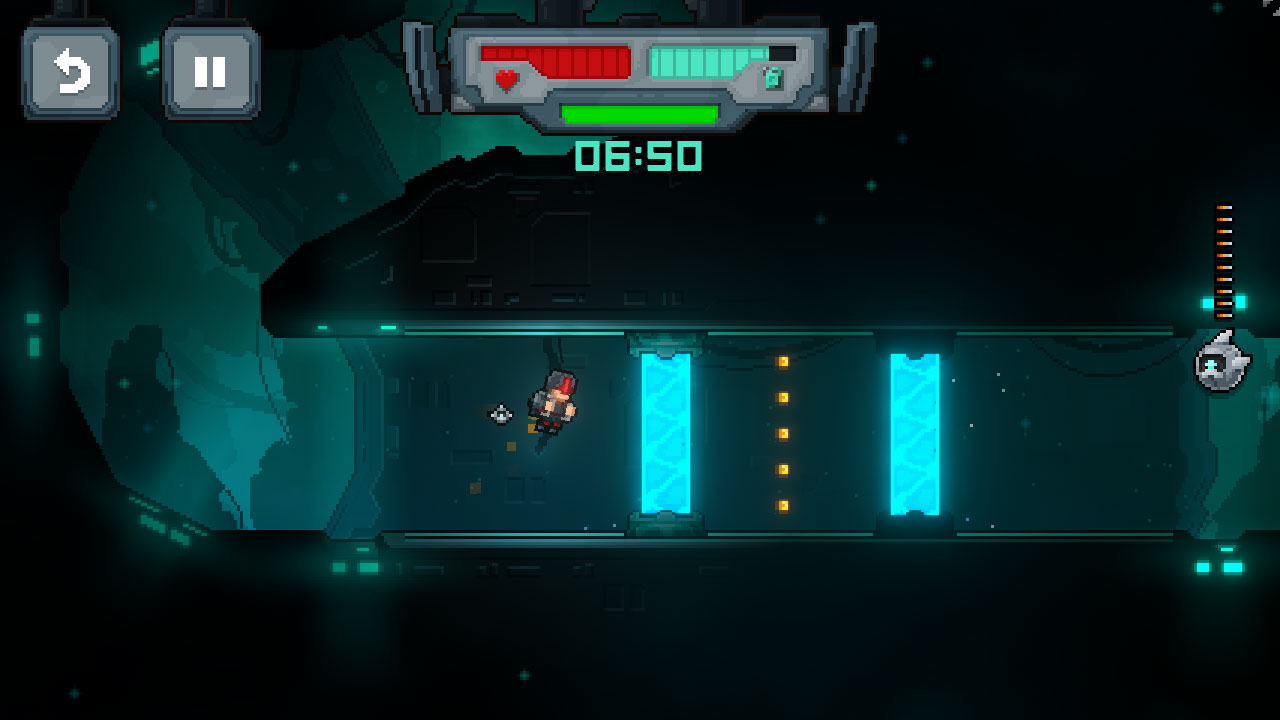The image size is (1280, 720).
Task: Tap the hanging drone enemy on the chain
Action: (1221, 367)
